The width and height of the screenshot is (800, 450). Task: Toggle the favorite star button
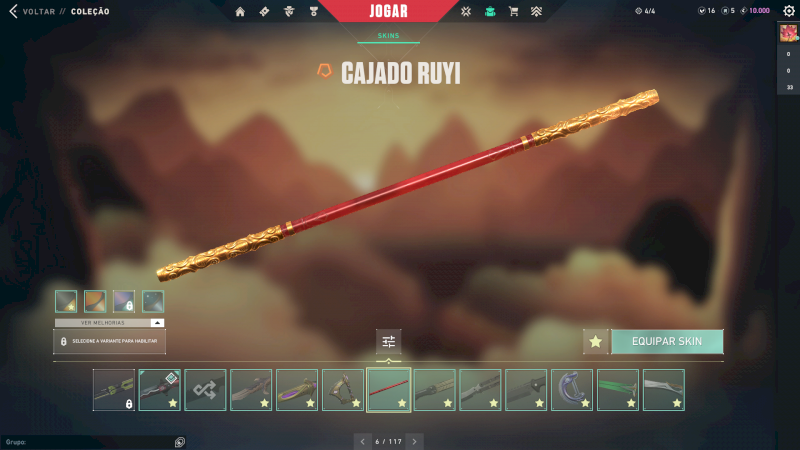596,341
